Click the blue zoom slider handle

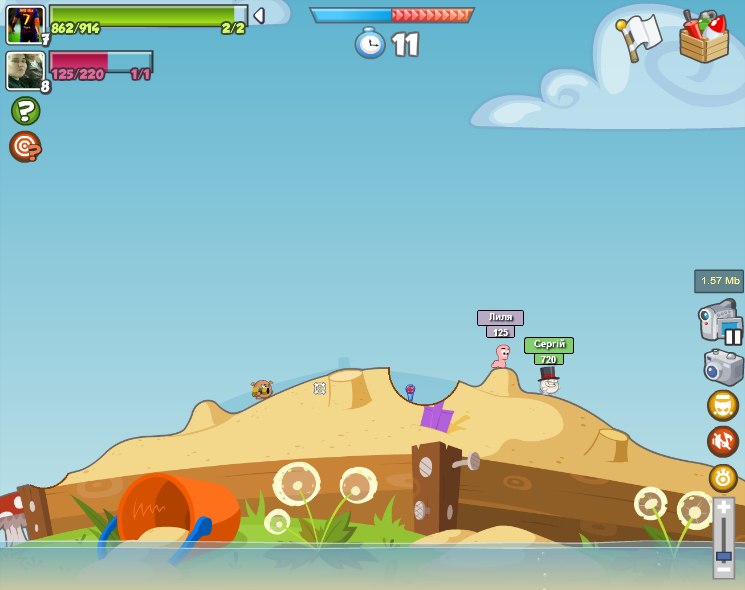723,555
